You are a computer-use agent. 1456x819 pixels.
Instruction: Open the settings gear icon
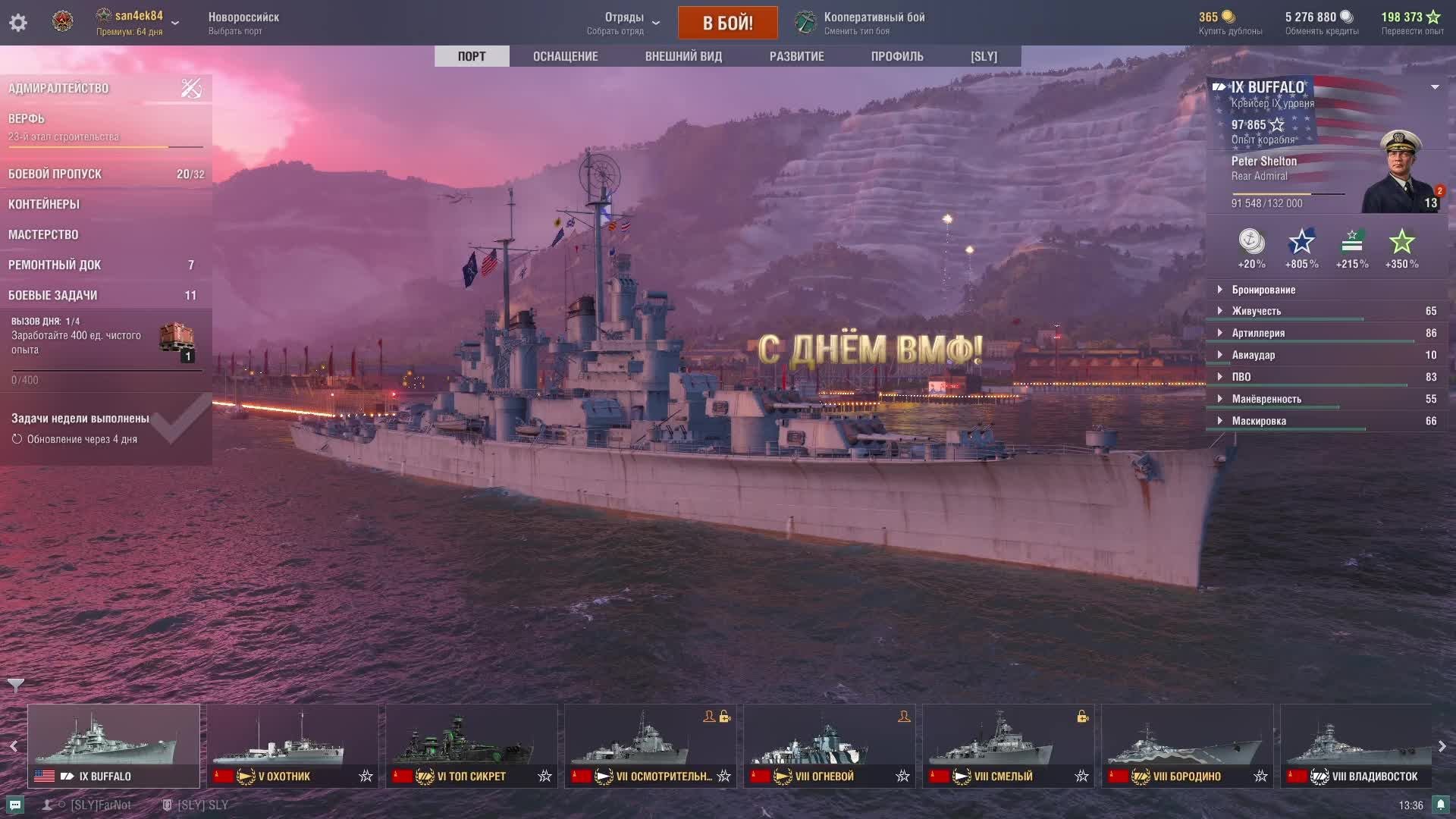click(x=18, y=23)
